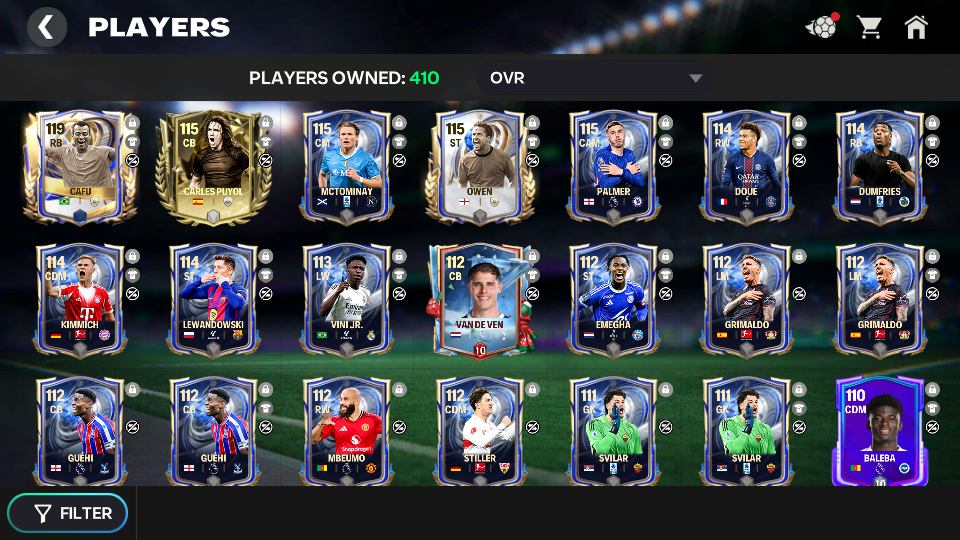
Task: Open the Palmer CAM card
Action: 613,165
